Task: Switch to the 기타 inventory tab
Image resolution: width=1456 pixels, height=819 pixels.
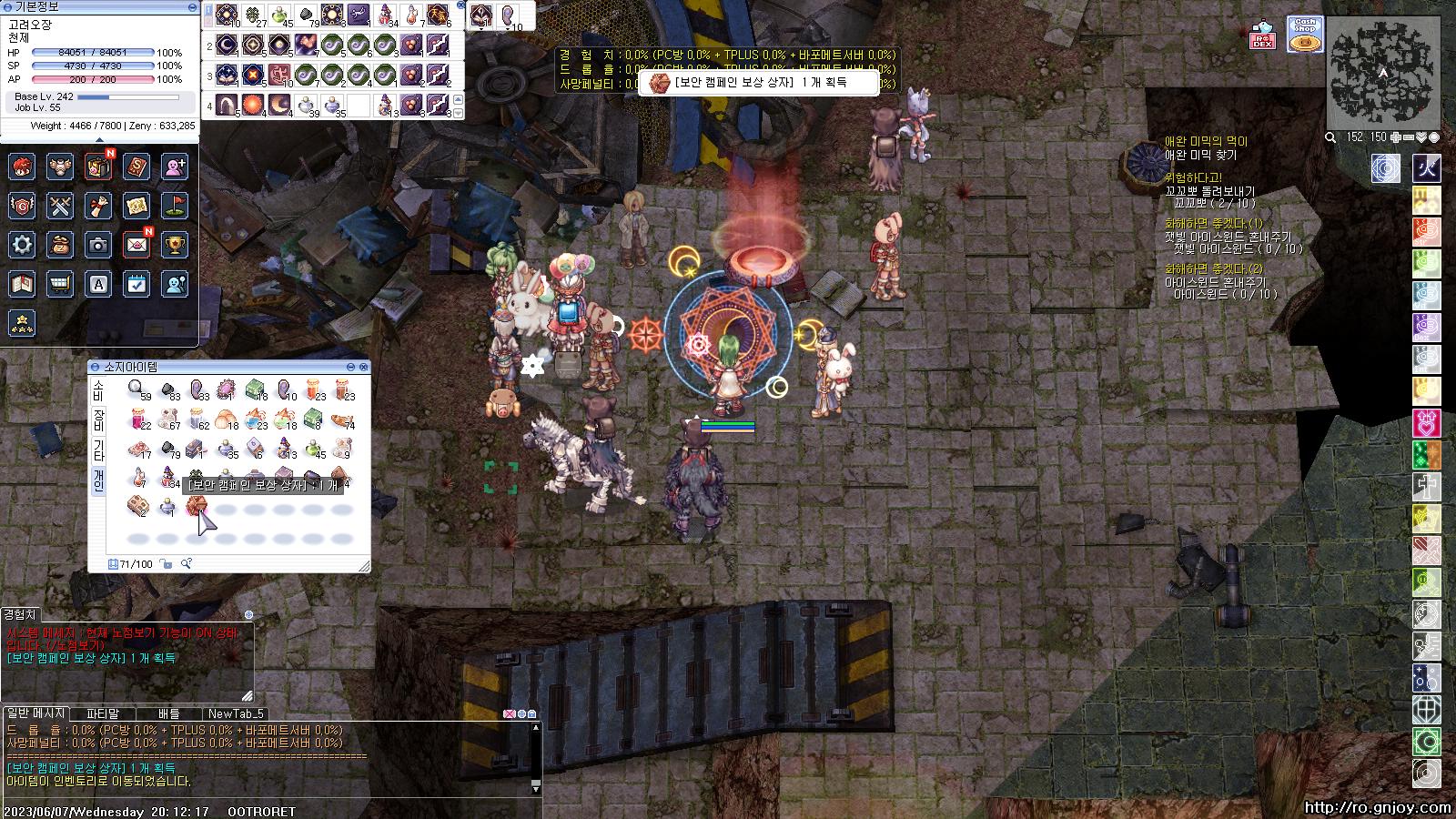Action: [x=98, y=450]
